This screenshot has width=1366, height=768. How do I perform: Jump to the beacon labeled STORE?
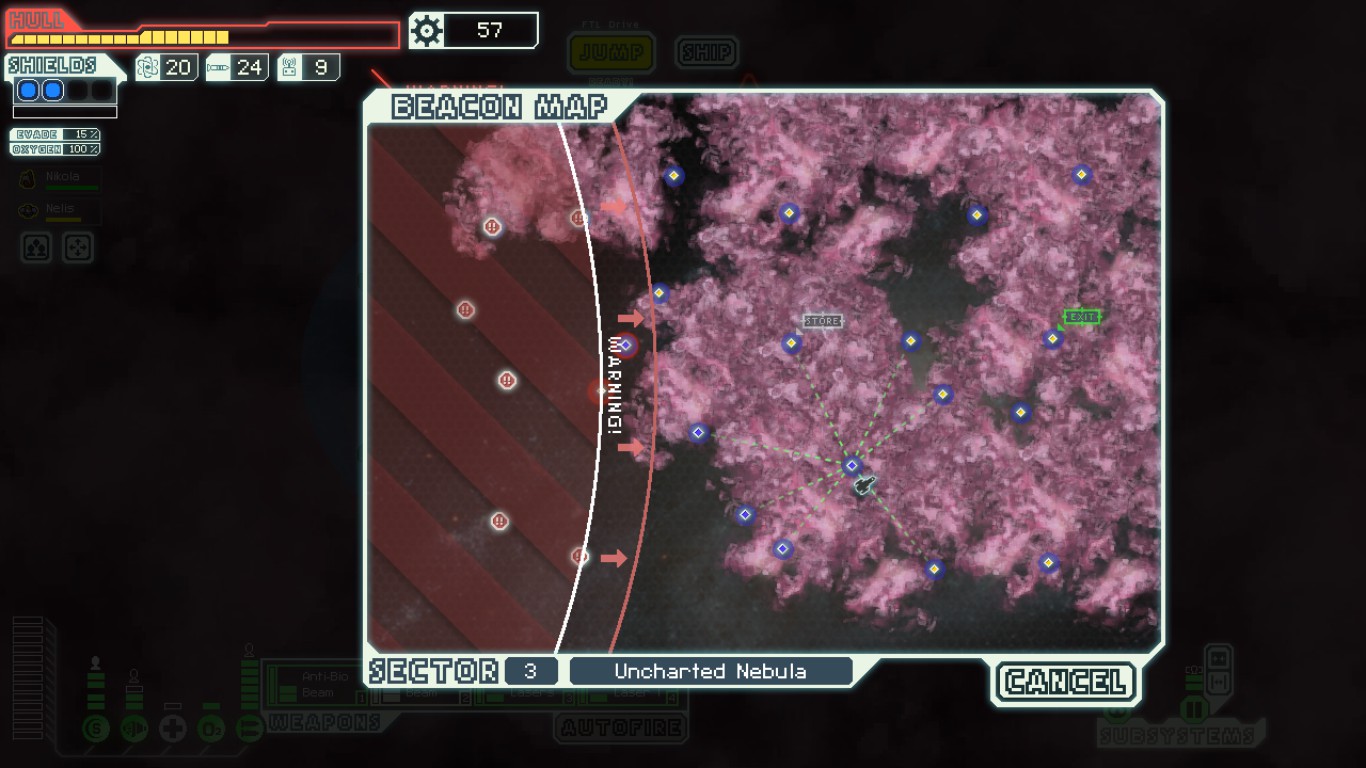coord(792,344)
